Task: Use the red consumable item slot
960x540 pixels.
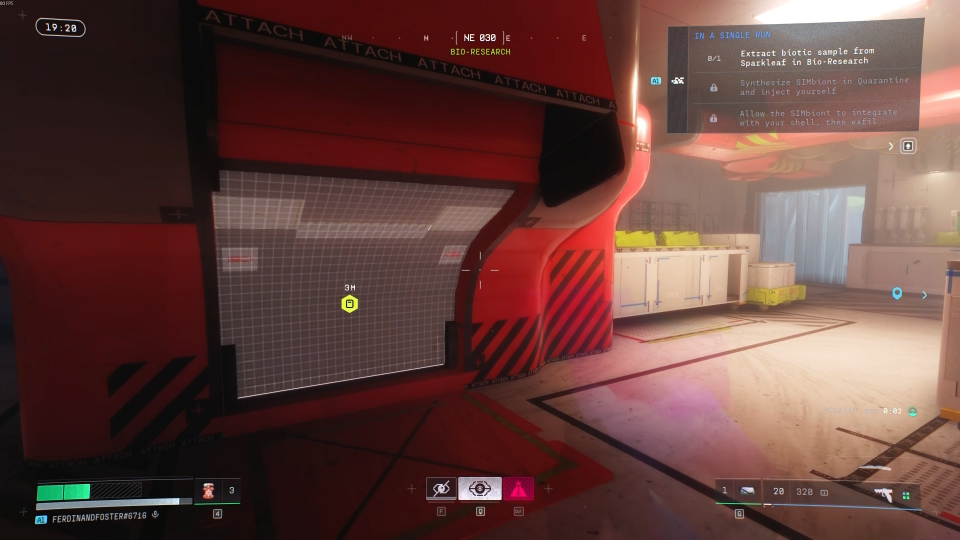Action: (210, 491)
